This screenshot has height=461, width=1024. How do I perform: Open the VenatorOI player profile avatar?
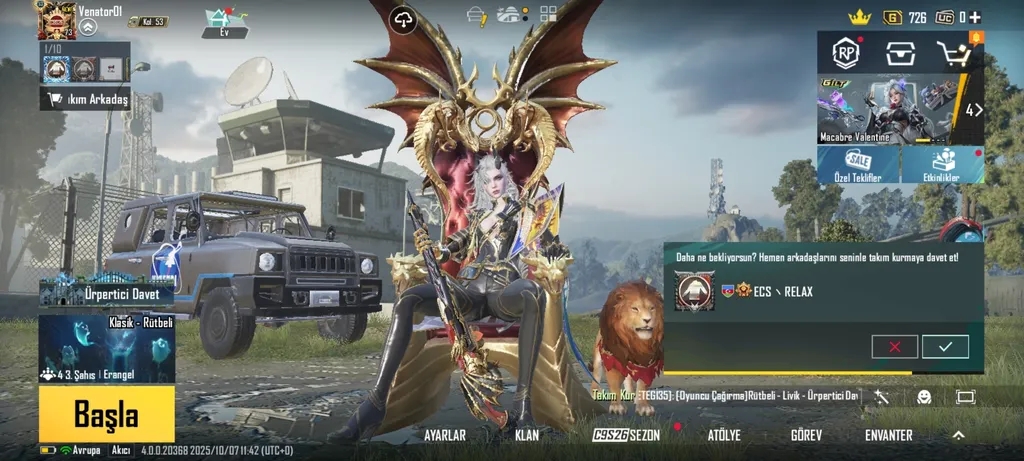point(56,20)
